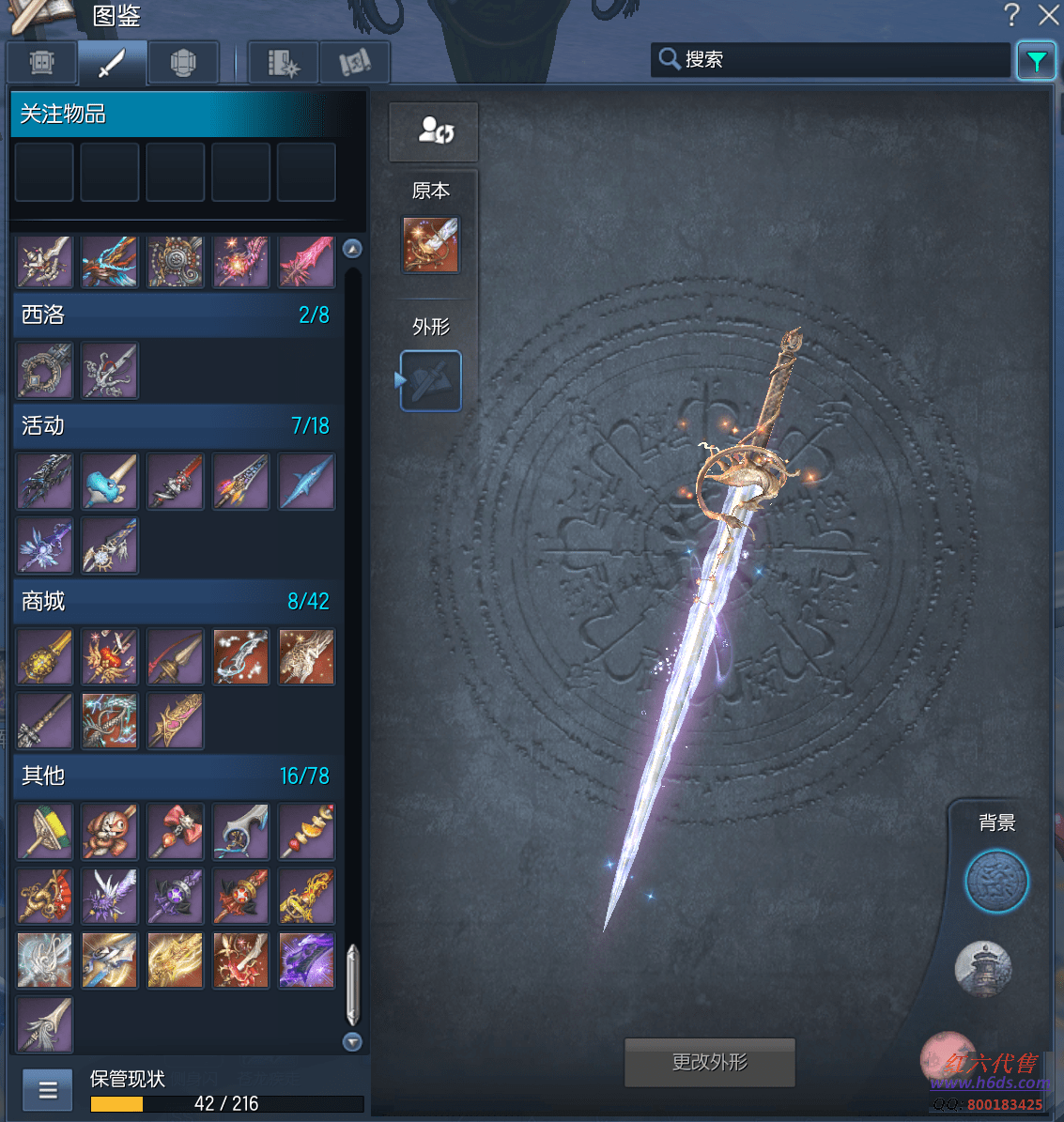
Task: Select the blue dolphin weapon under 活动
Action: (110, 482)
